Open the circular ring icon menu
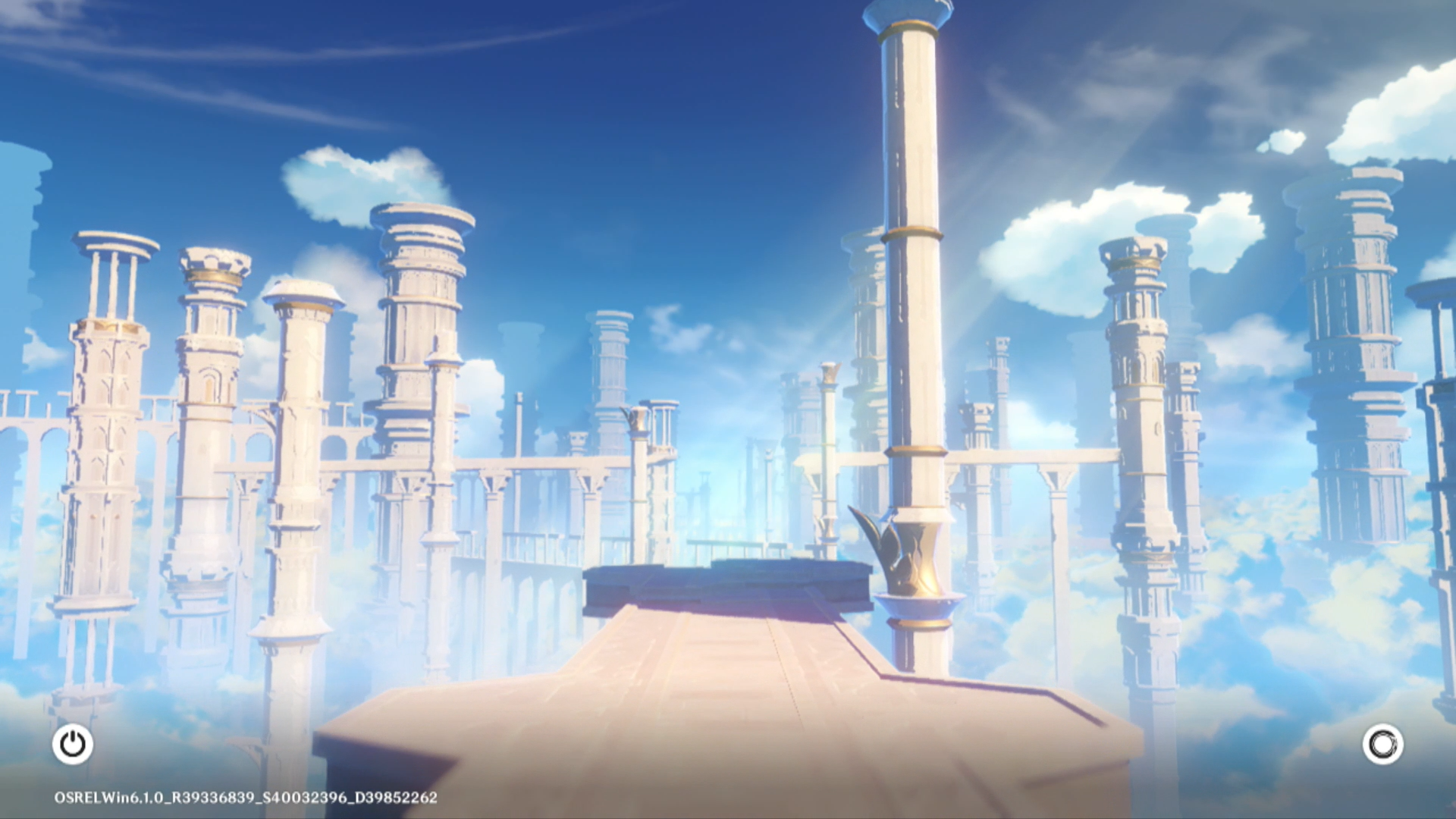 [x=1382, y=744]
